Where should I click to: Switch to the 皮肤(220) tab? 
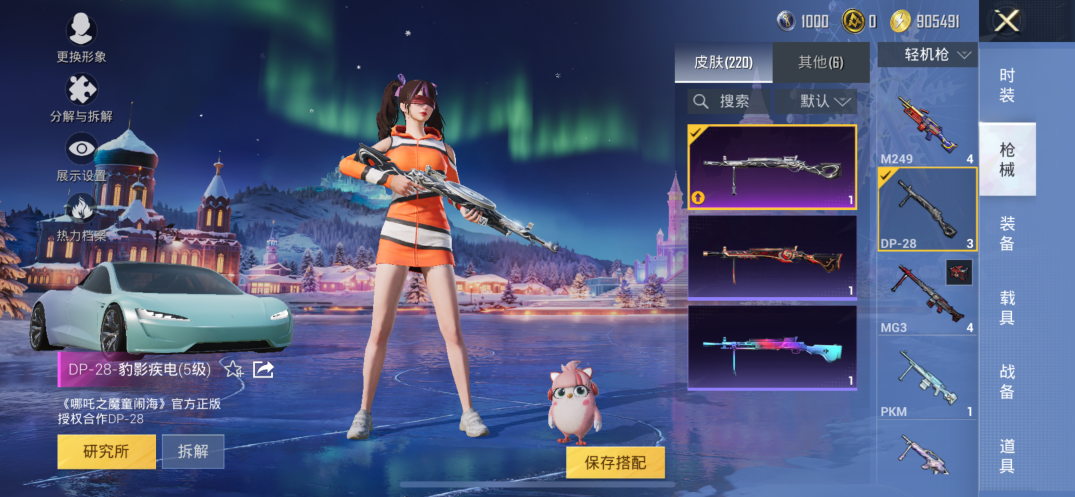pos(723,62)
